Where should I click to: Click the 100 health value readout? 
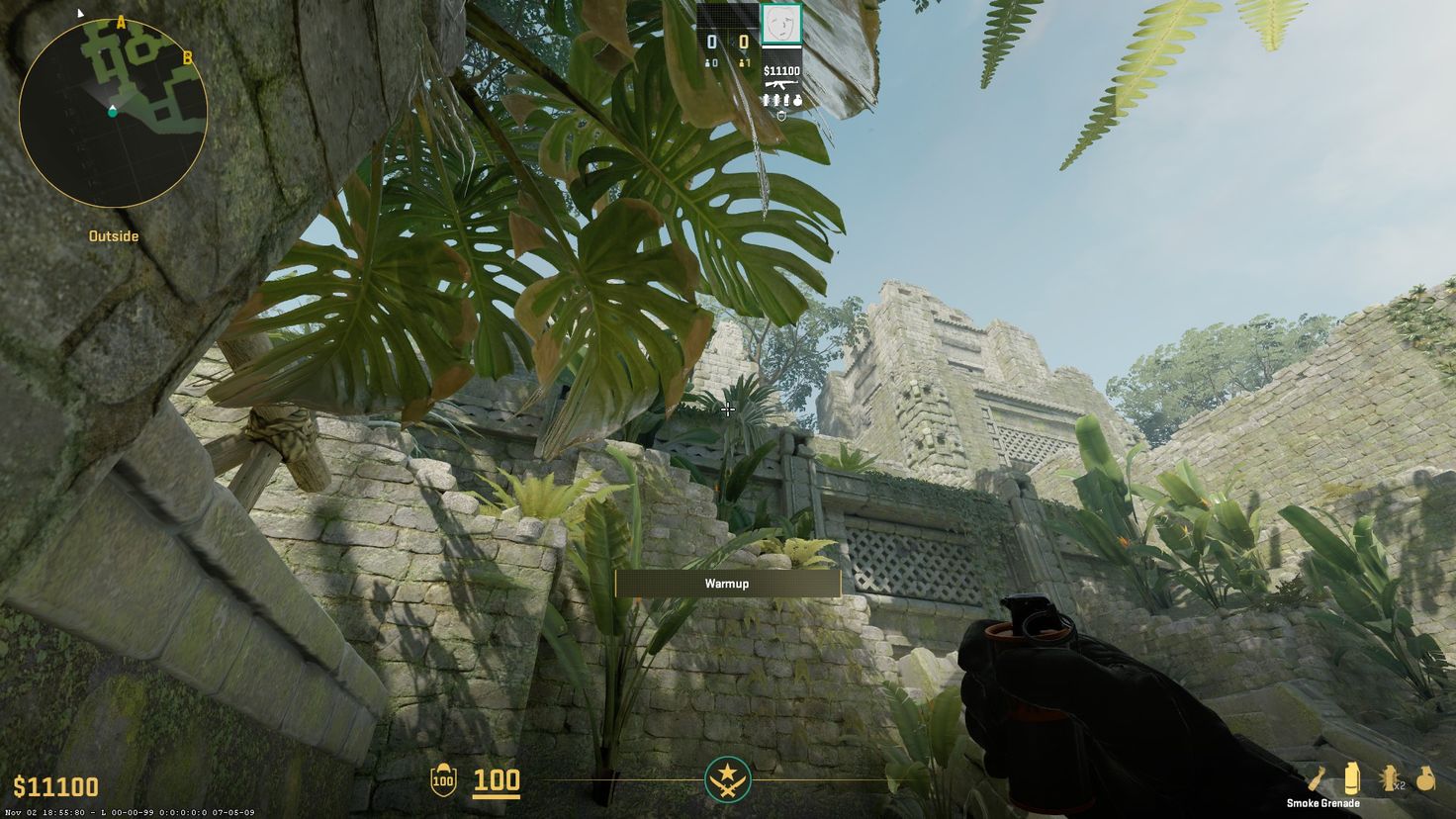click(498, 779)
